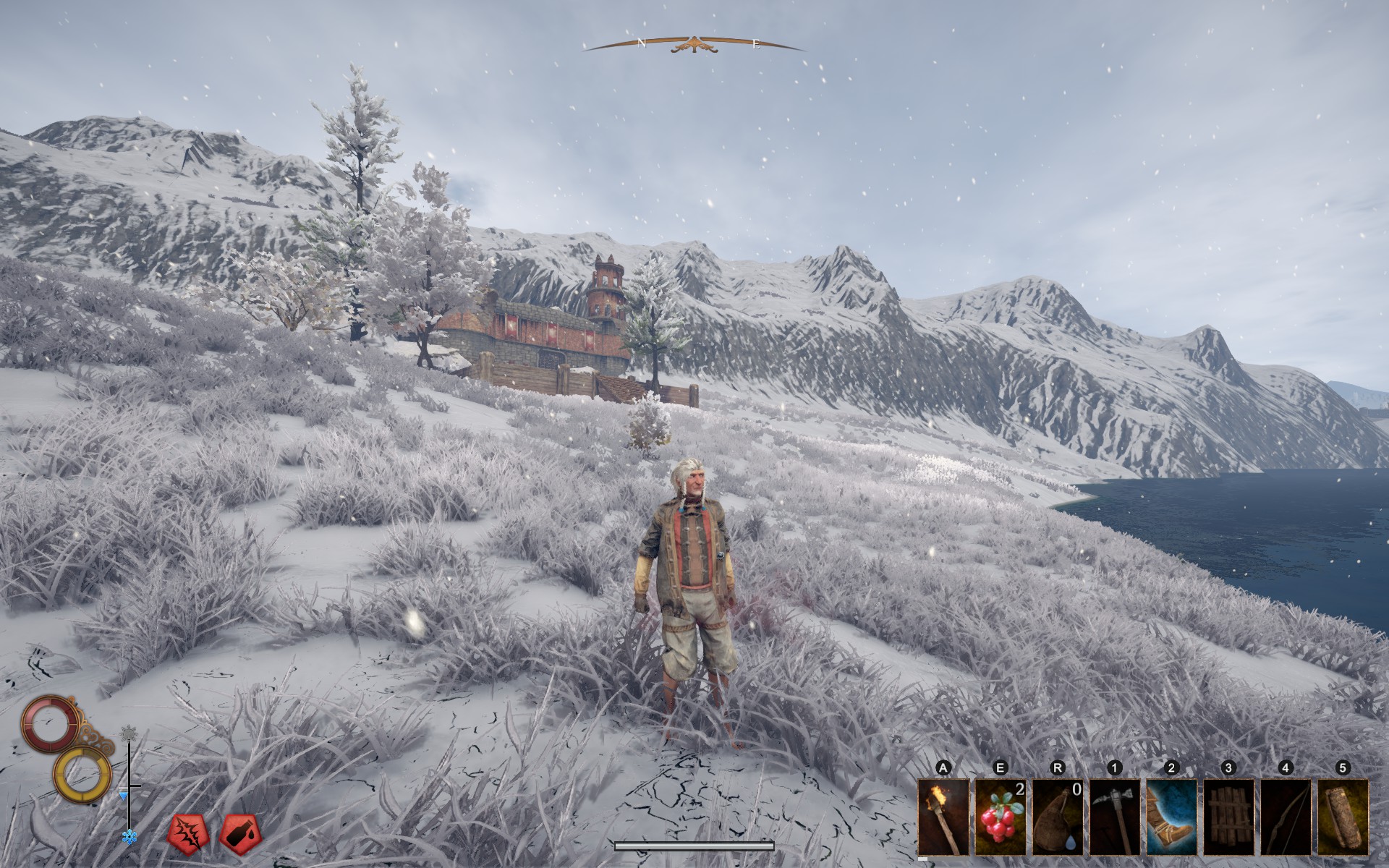Equip the bow from the hotbar
The image size is (1389, 868).
(1286, 817)
